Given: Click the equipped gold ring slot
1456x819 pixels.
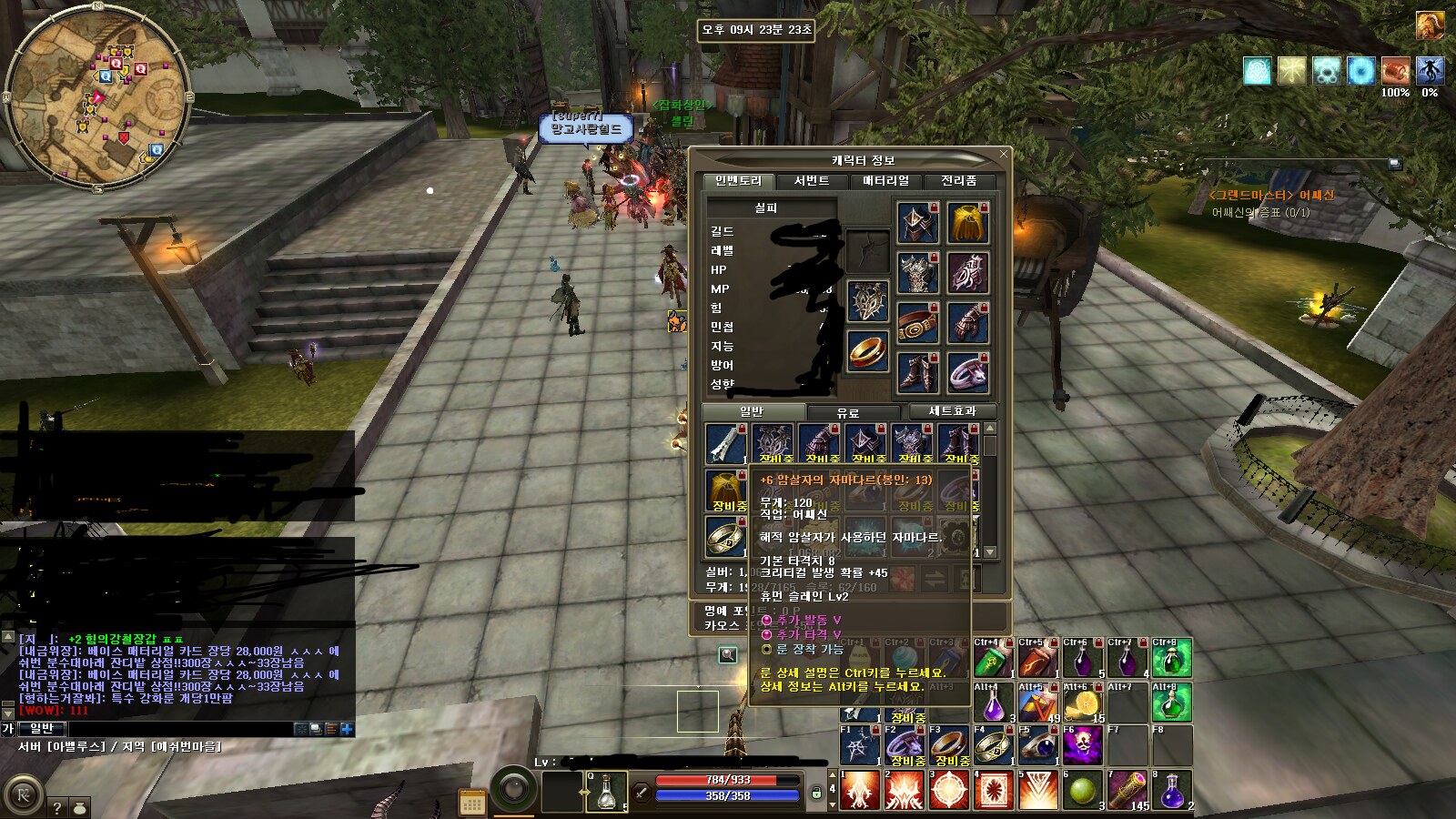Looking at the screenshot, I should click(868, 351).
